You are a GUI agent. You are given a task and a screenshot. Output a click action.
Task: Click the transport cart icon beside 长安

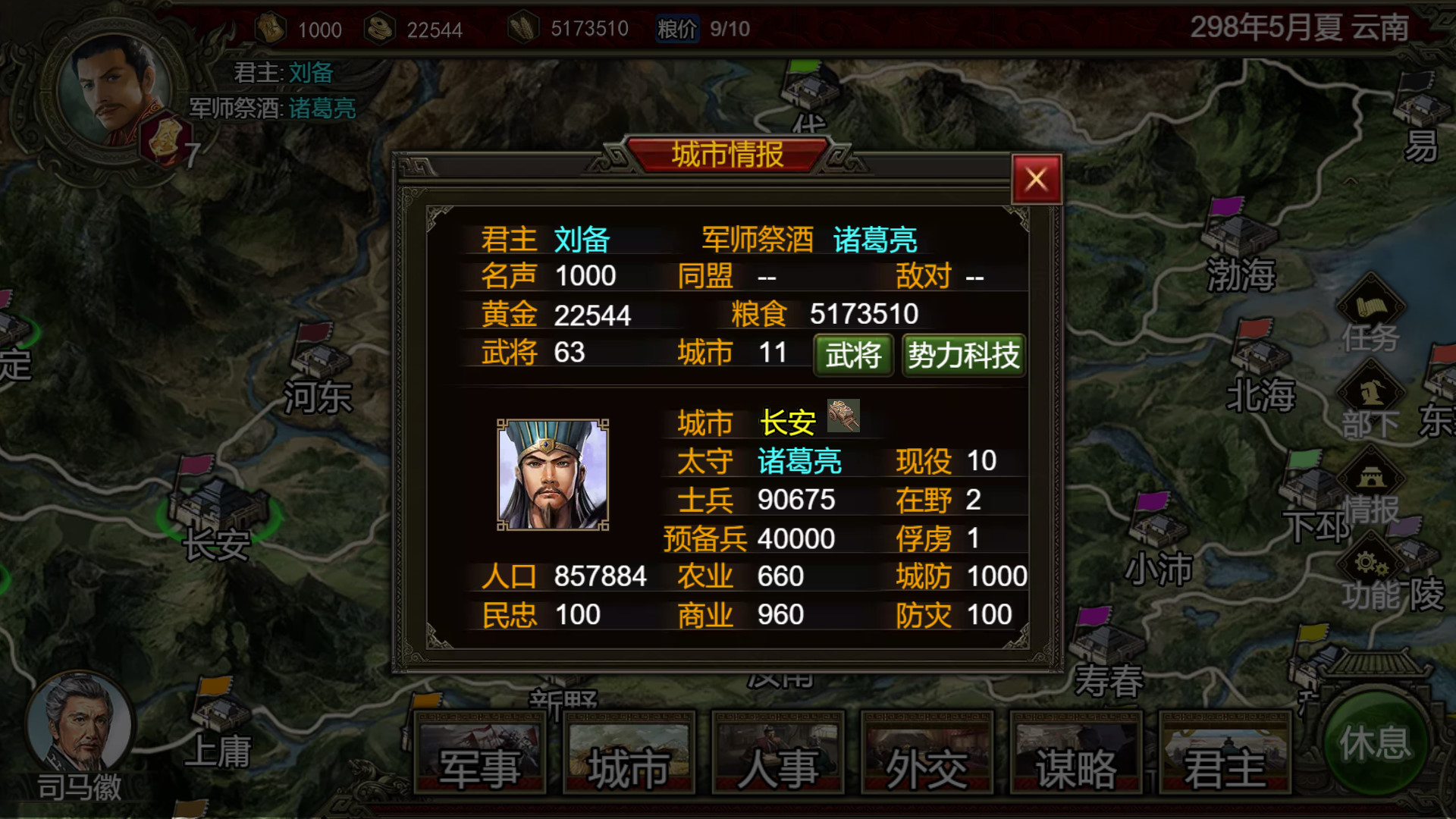tap(844, 416)
